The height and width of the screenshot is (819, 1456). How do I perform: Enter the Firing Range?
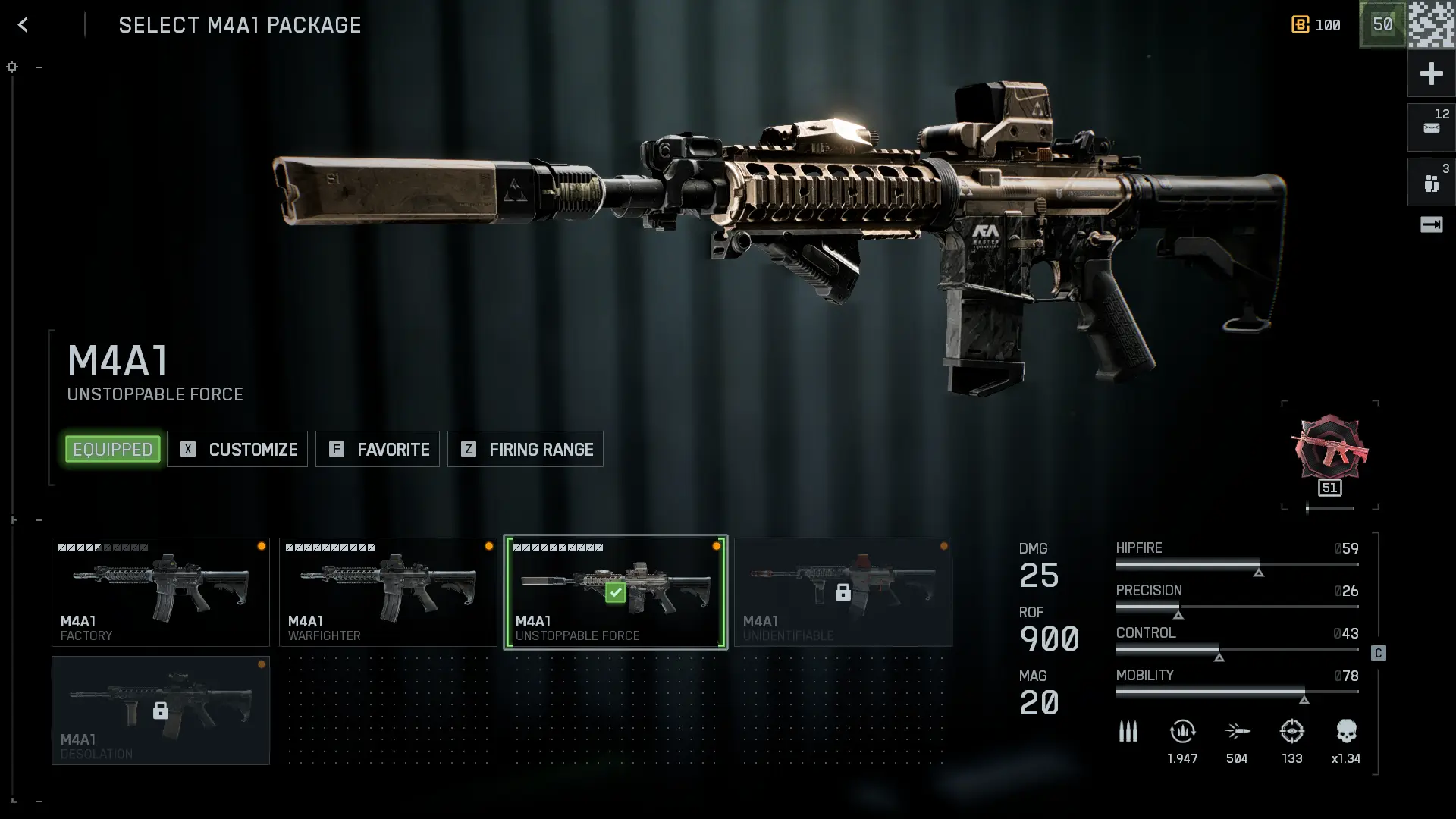(x=526, y=449)
